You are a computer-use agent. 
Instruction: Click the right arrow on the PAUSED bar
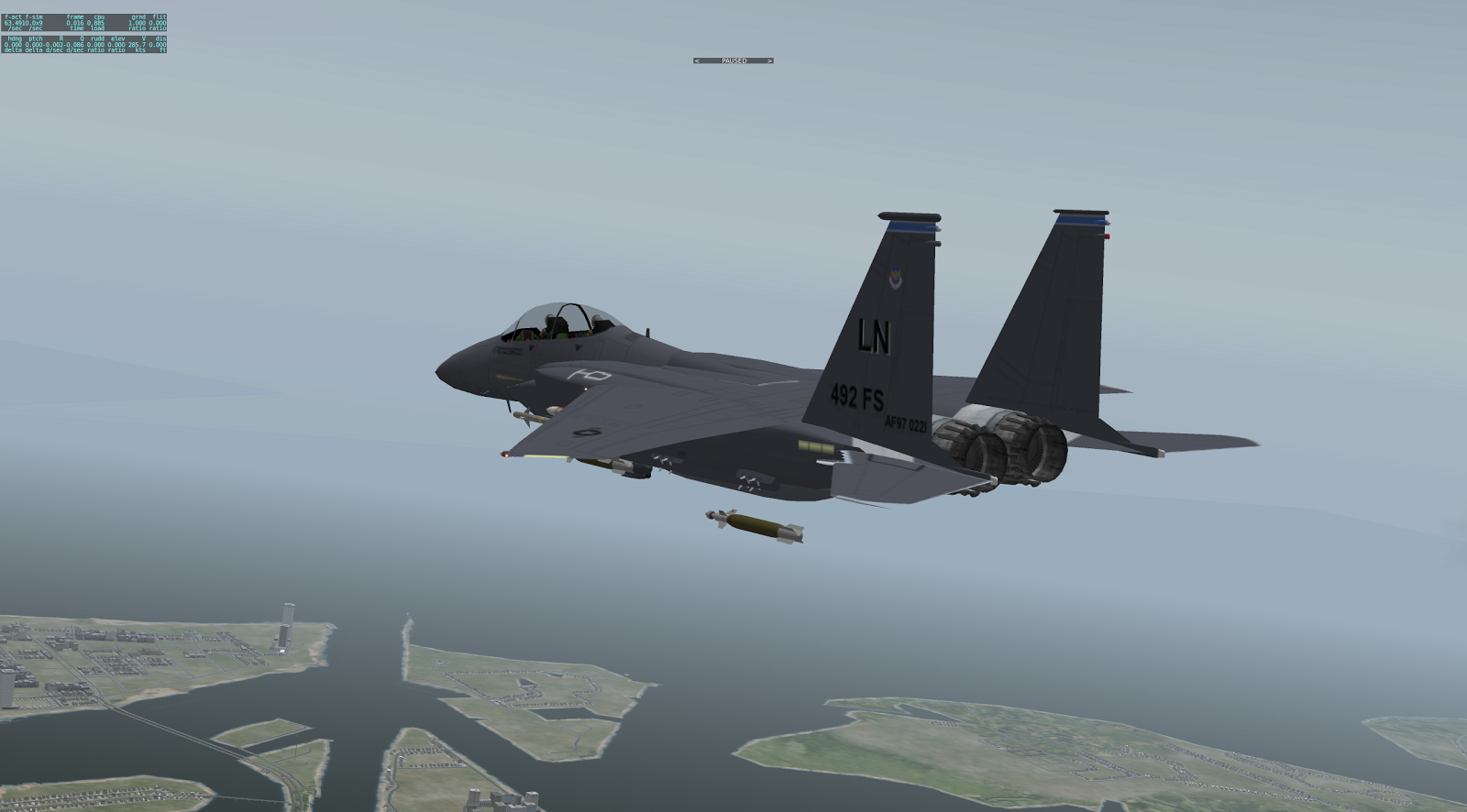[x=769, y=60]
